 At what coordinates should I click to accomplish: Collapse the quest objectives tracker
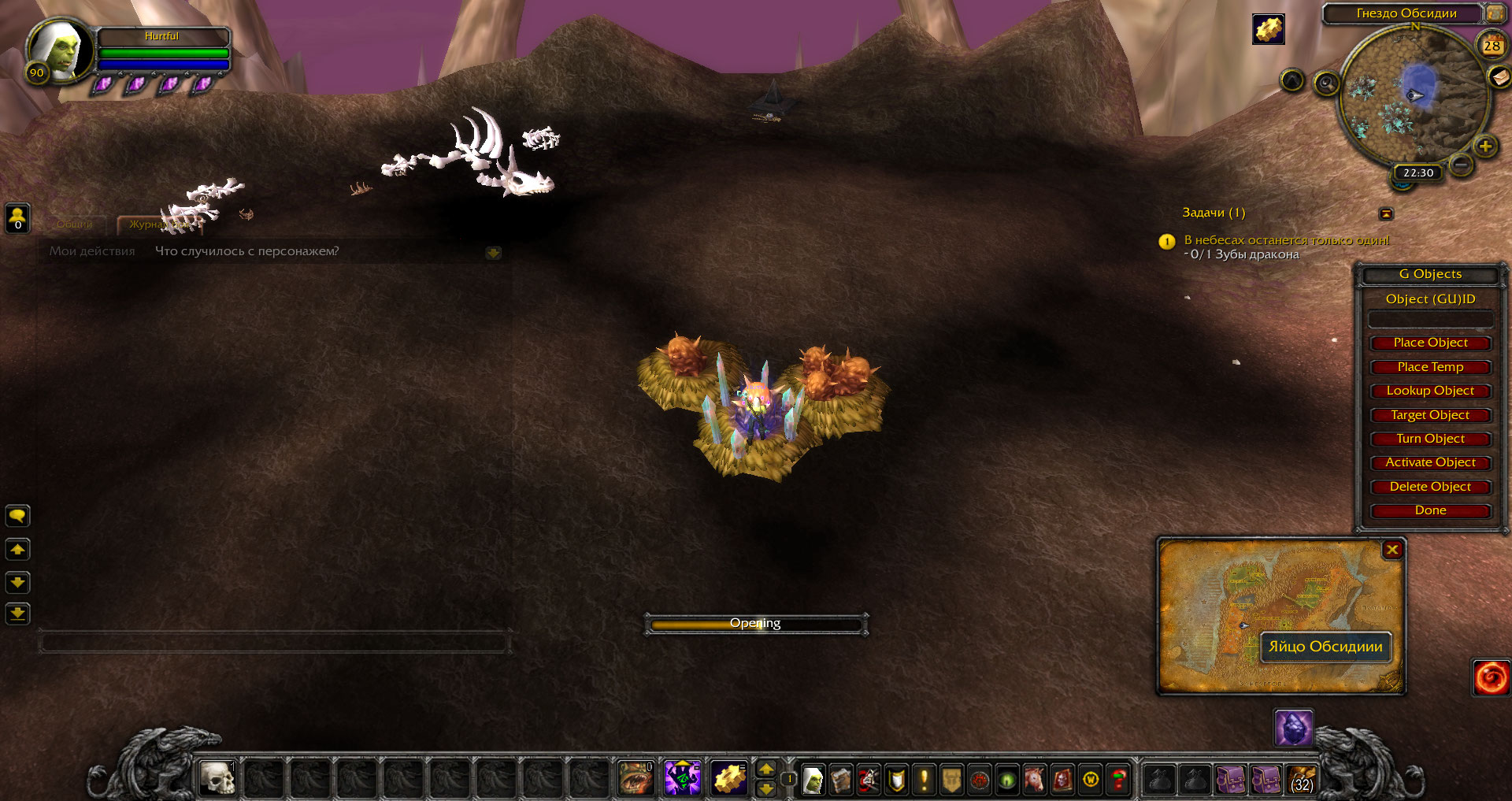pos(1386,213)
